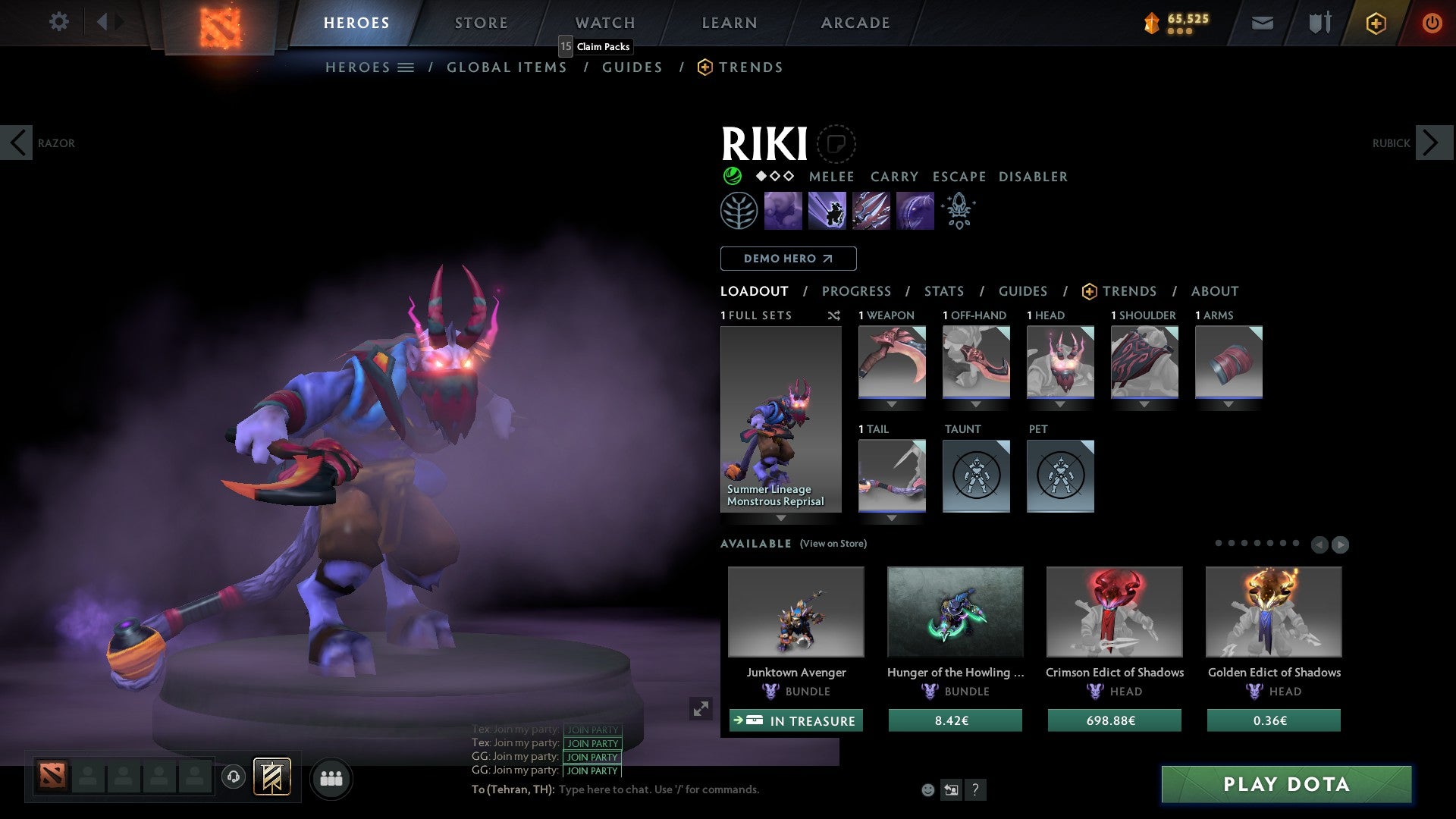Select Riki's third ability icon
The height and width of the screenshot is (819, 1456).
tap(871, 211)
